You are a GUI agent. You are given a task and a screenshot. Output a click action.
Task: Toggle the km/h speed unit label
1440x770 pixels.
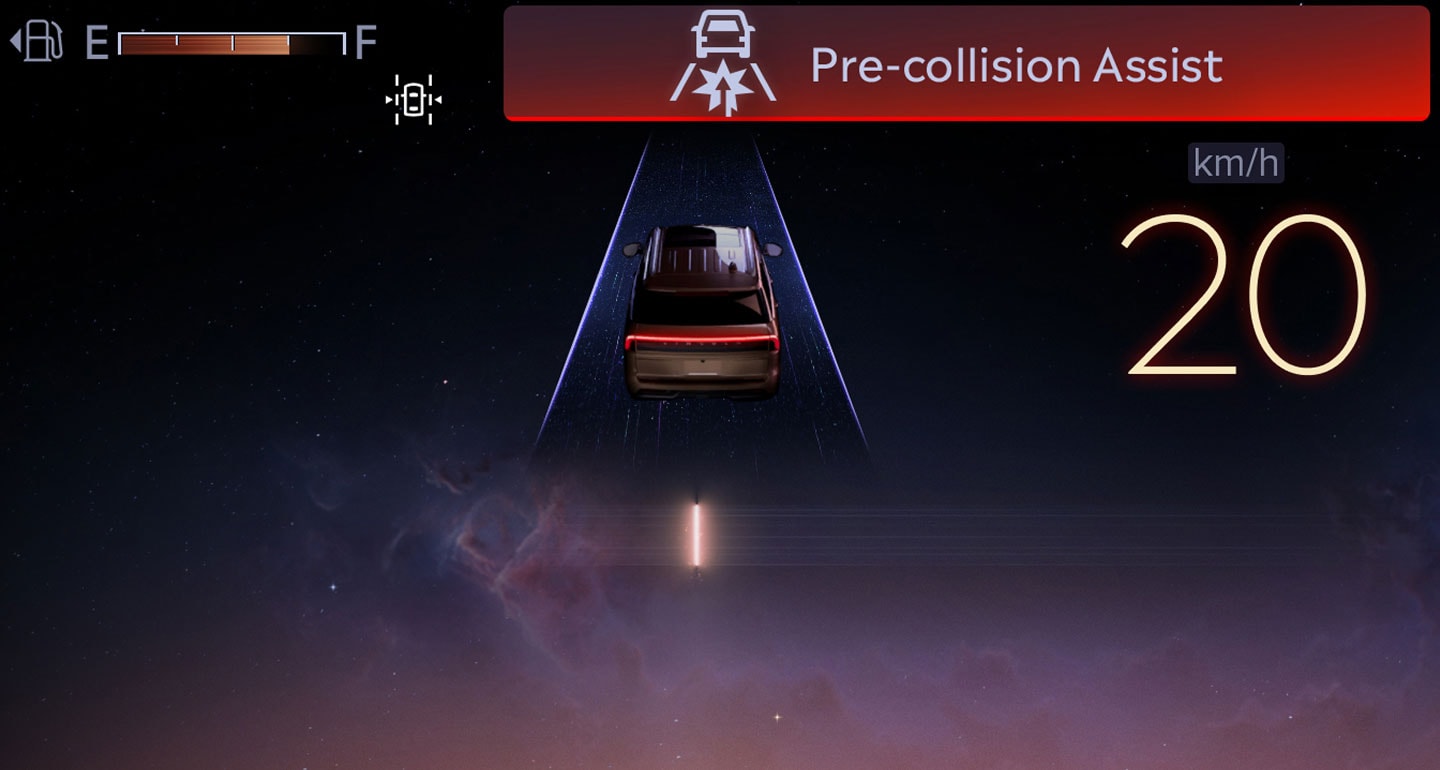click(1236, 163)
